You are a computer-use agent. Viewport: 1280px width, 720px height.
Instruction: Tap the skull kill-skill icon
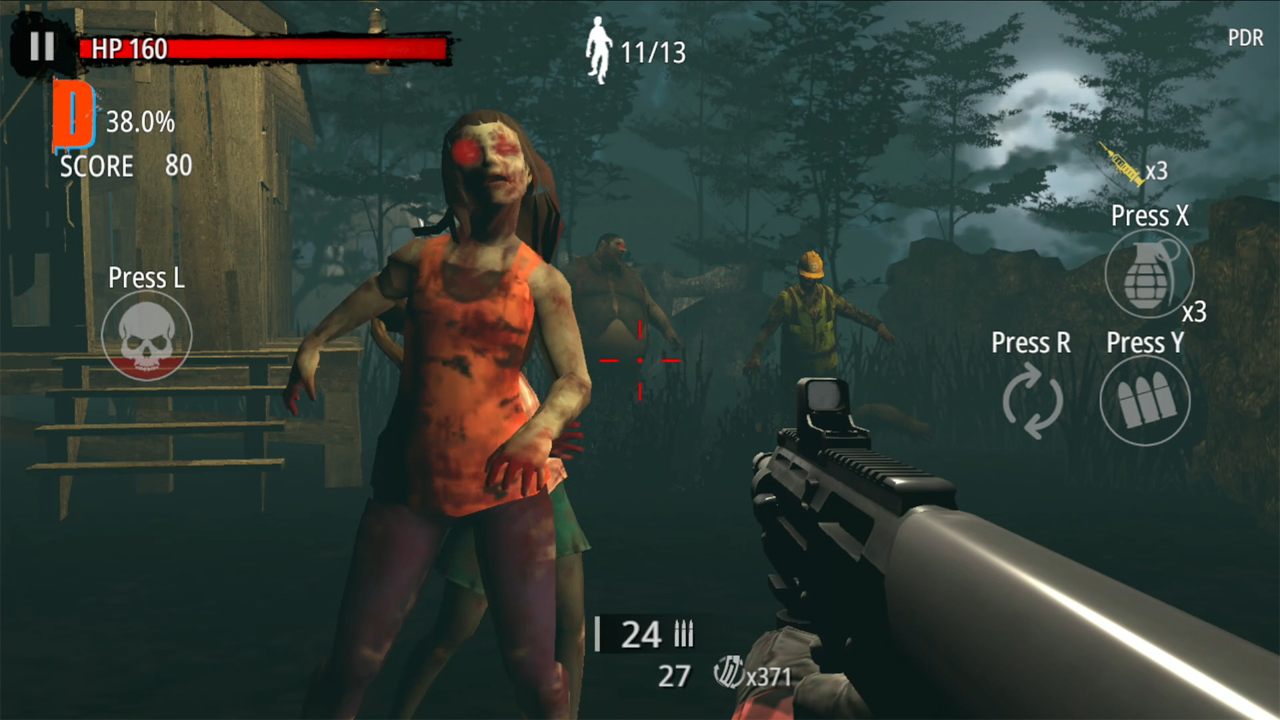click(146, 337)
